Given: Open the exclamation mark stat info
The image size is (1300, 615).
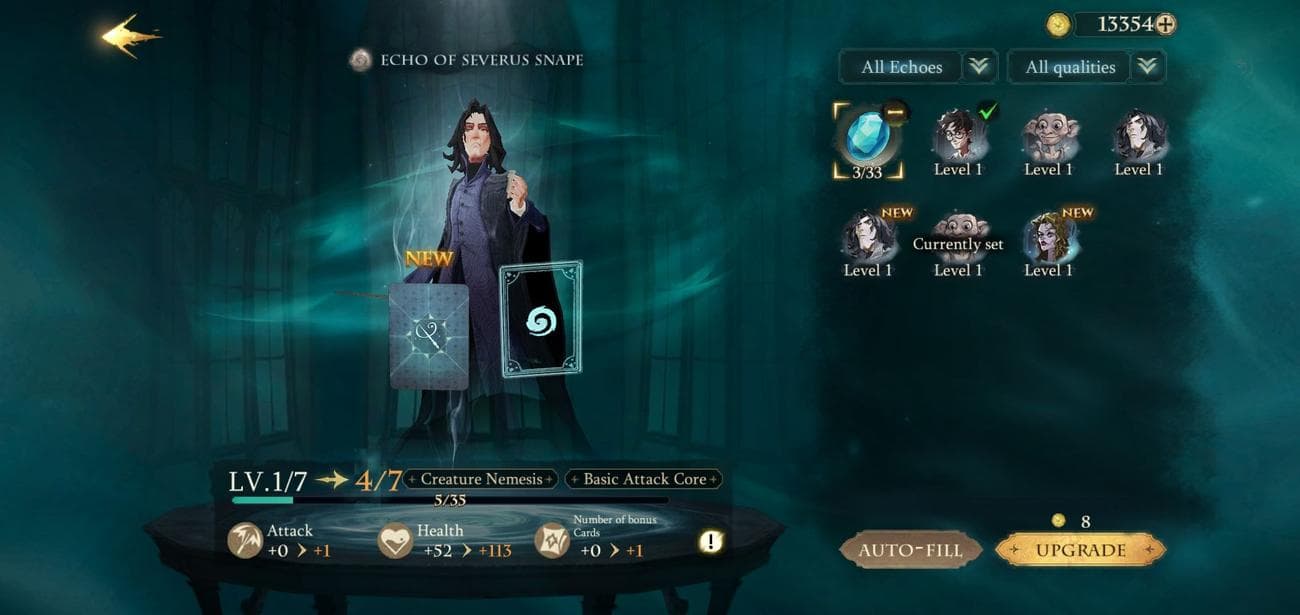Looking at the screenshot, I should pos(710,542).
